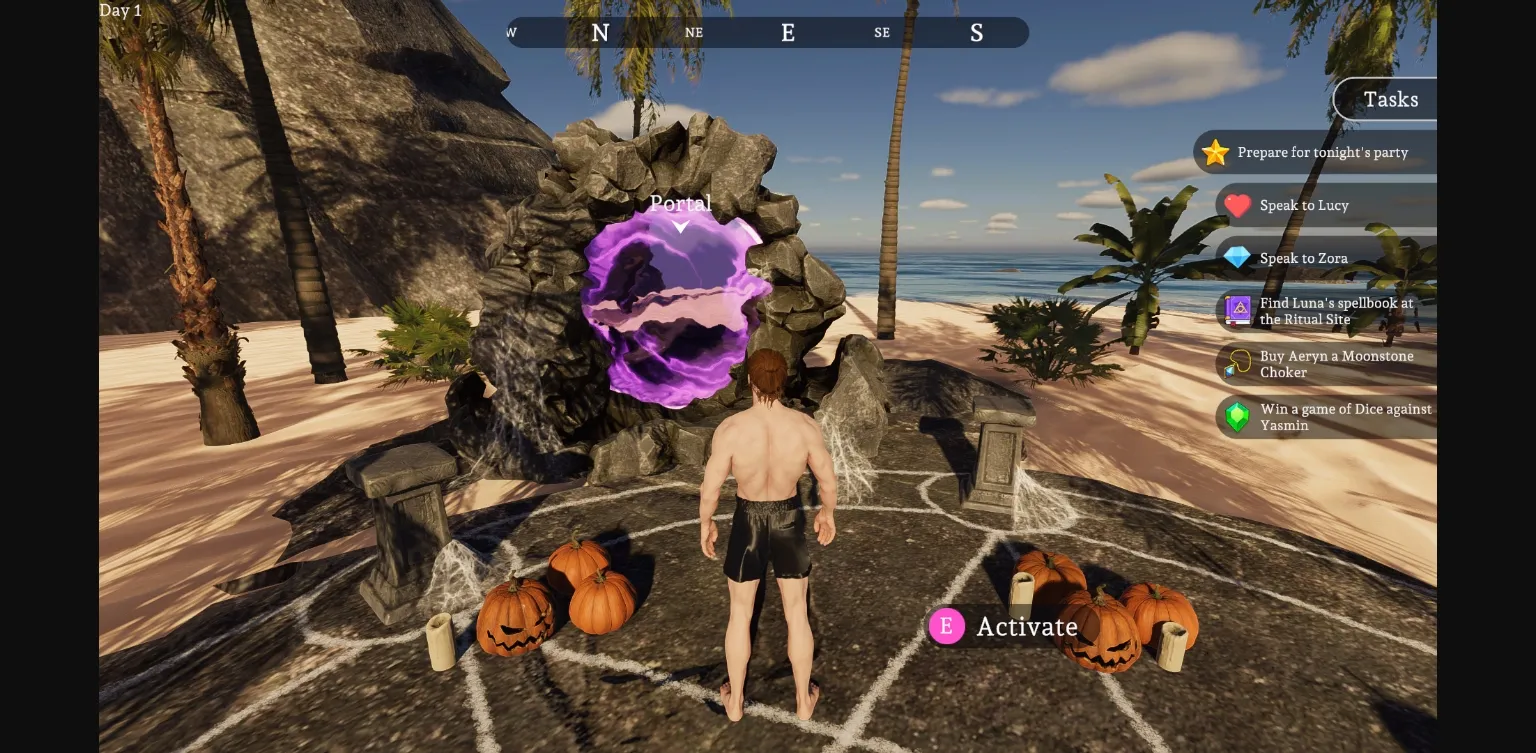Click the necklace icon on the Moonstone Choker task

(1238, 364)
